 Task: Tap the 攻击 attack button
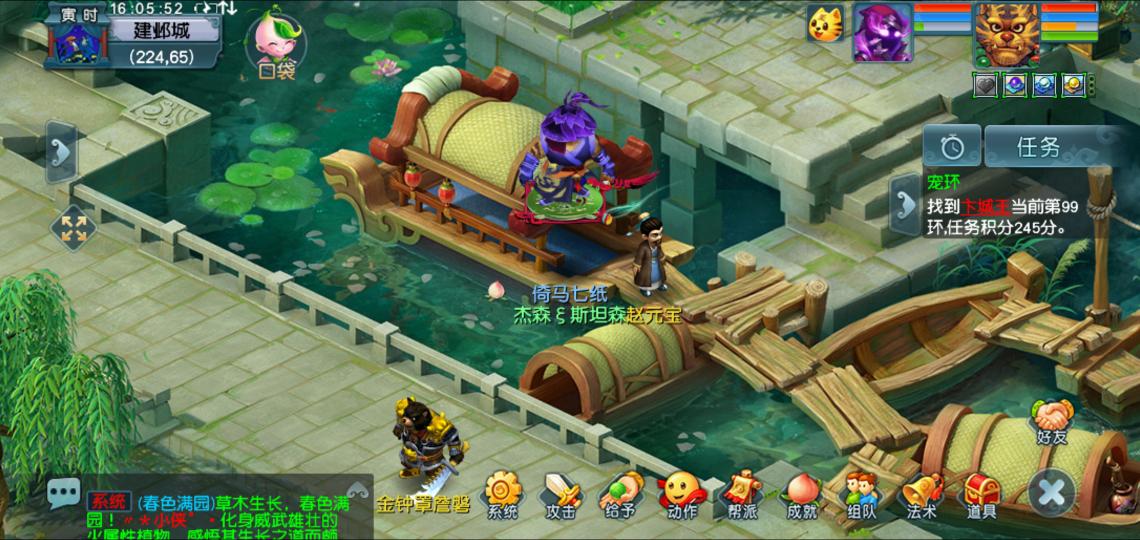pyautogui.click(x=561, y=494)
